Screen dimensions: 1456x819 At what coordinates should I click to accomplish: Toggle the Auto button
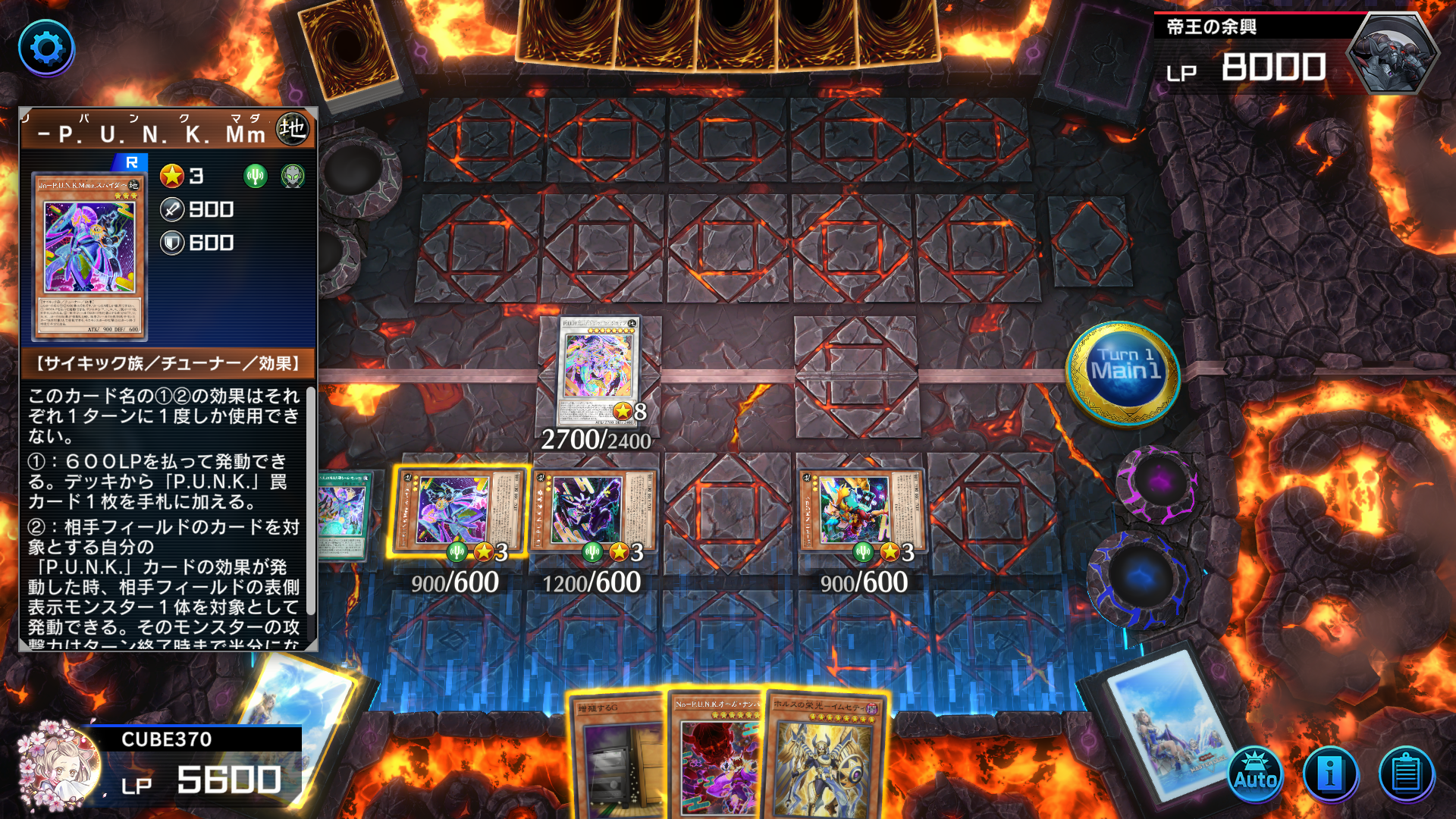[1255, 775]
